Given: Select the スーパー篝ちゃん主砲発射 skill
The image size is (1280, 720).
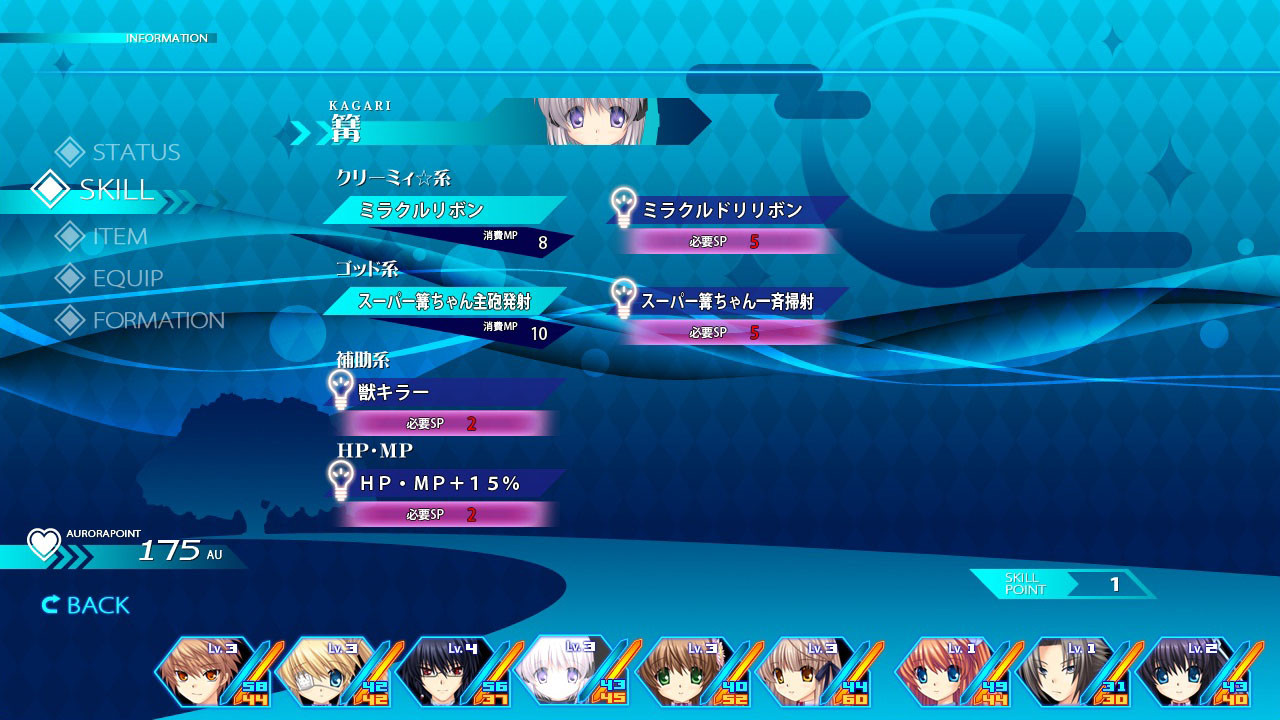Looking at the screenshot, I should [x=444, y=301].
